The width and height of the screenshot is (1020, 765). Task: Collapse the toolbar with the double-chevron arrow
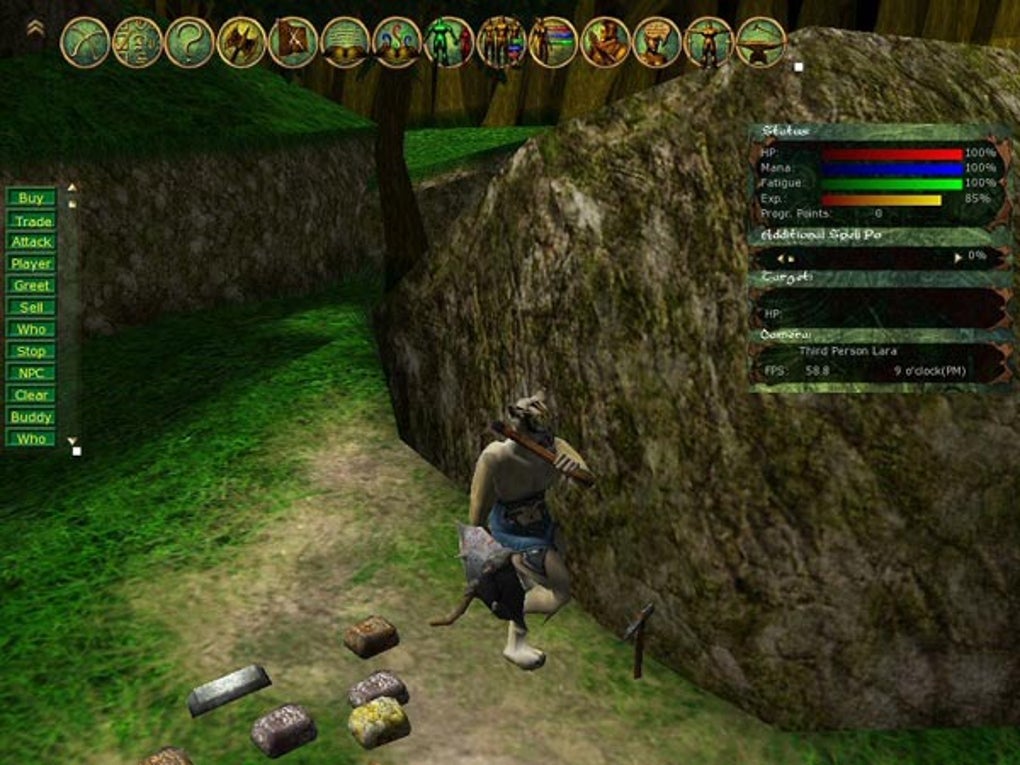pyautogui.click(x=35, y=29)
